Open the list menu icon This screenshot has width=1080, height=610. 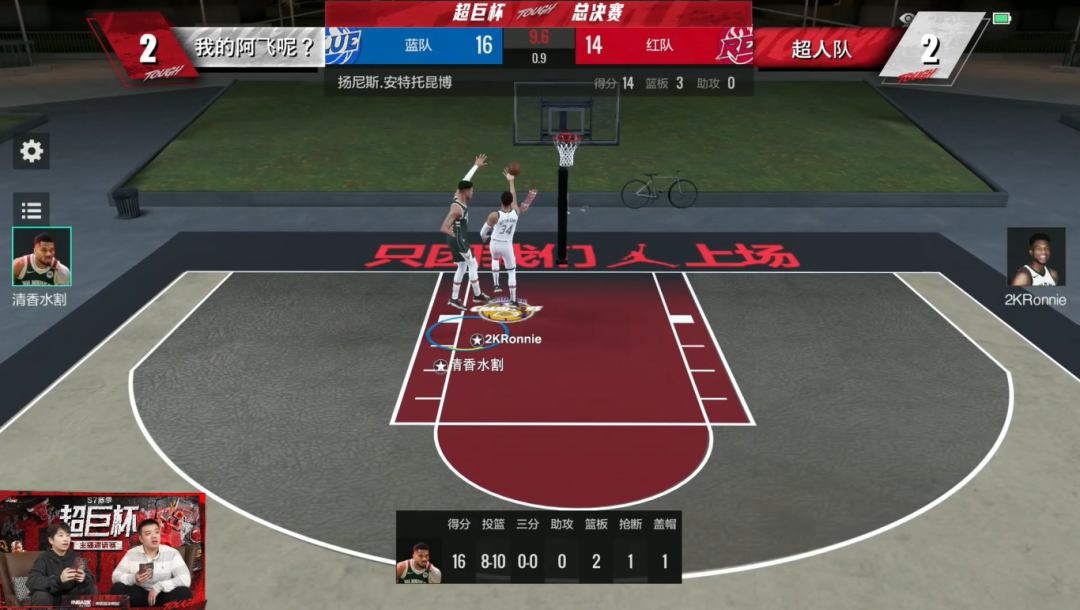32,210
